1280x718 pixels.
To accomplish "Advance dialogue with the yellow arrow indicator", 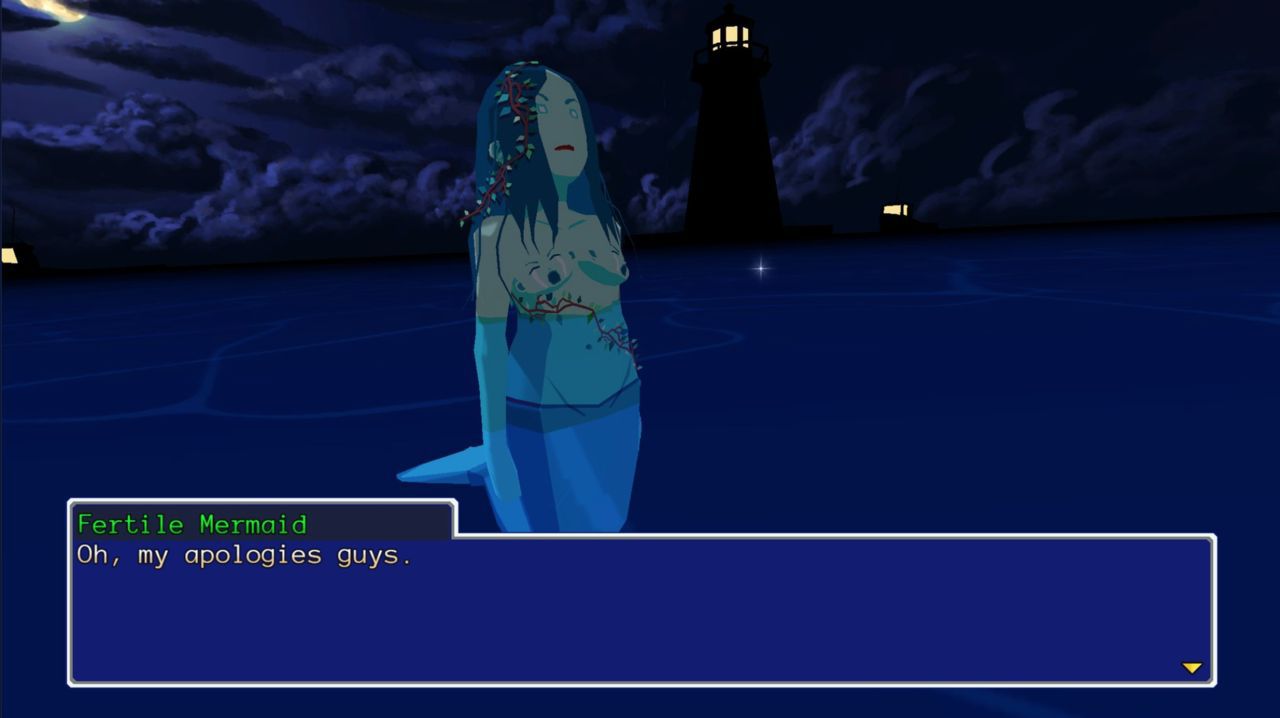I will pyautogui.click(x=1191, y=668).
